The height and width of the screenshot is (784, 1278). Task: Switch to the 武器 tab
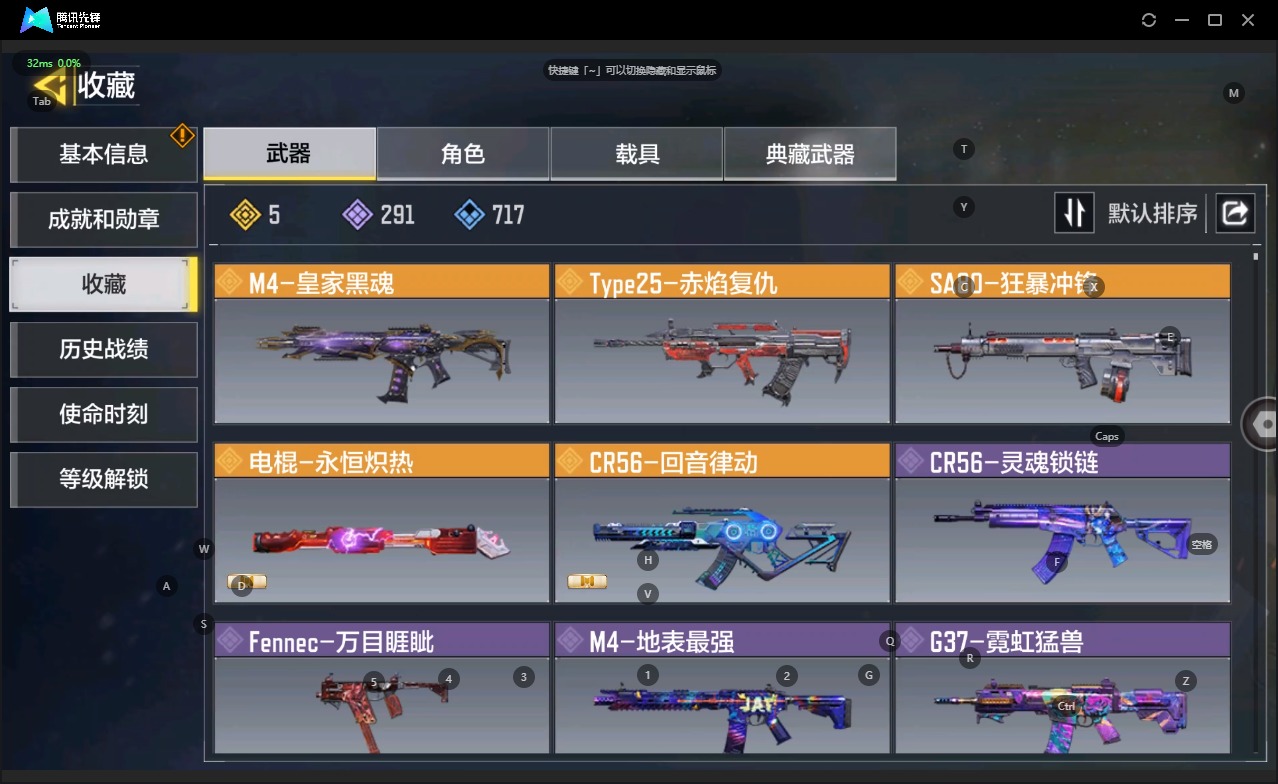(289, 154)
